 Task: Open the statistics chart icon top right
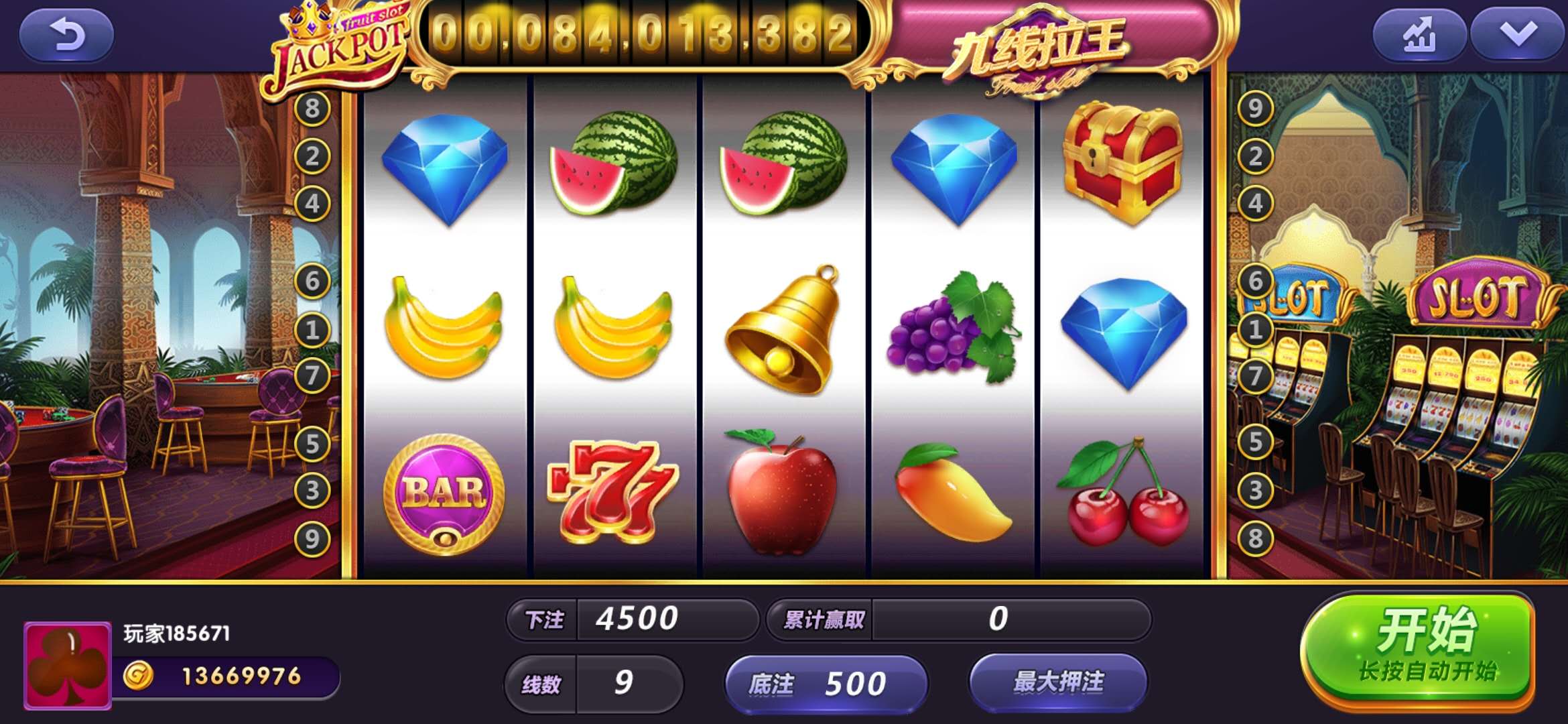pos(1419,34)
